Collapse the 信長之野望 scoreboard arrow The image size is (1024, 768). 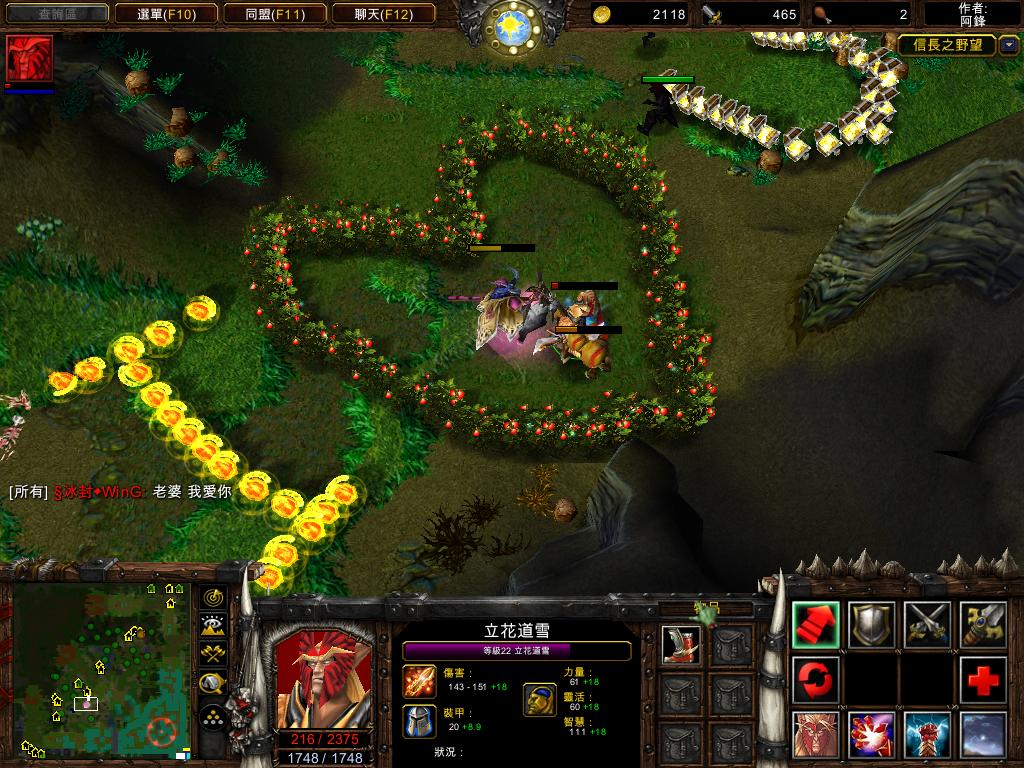click(x=1008, y=44)
